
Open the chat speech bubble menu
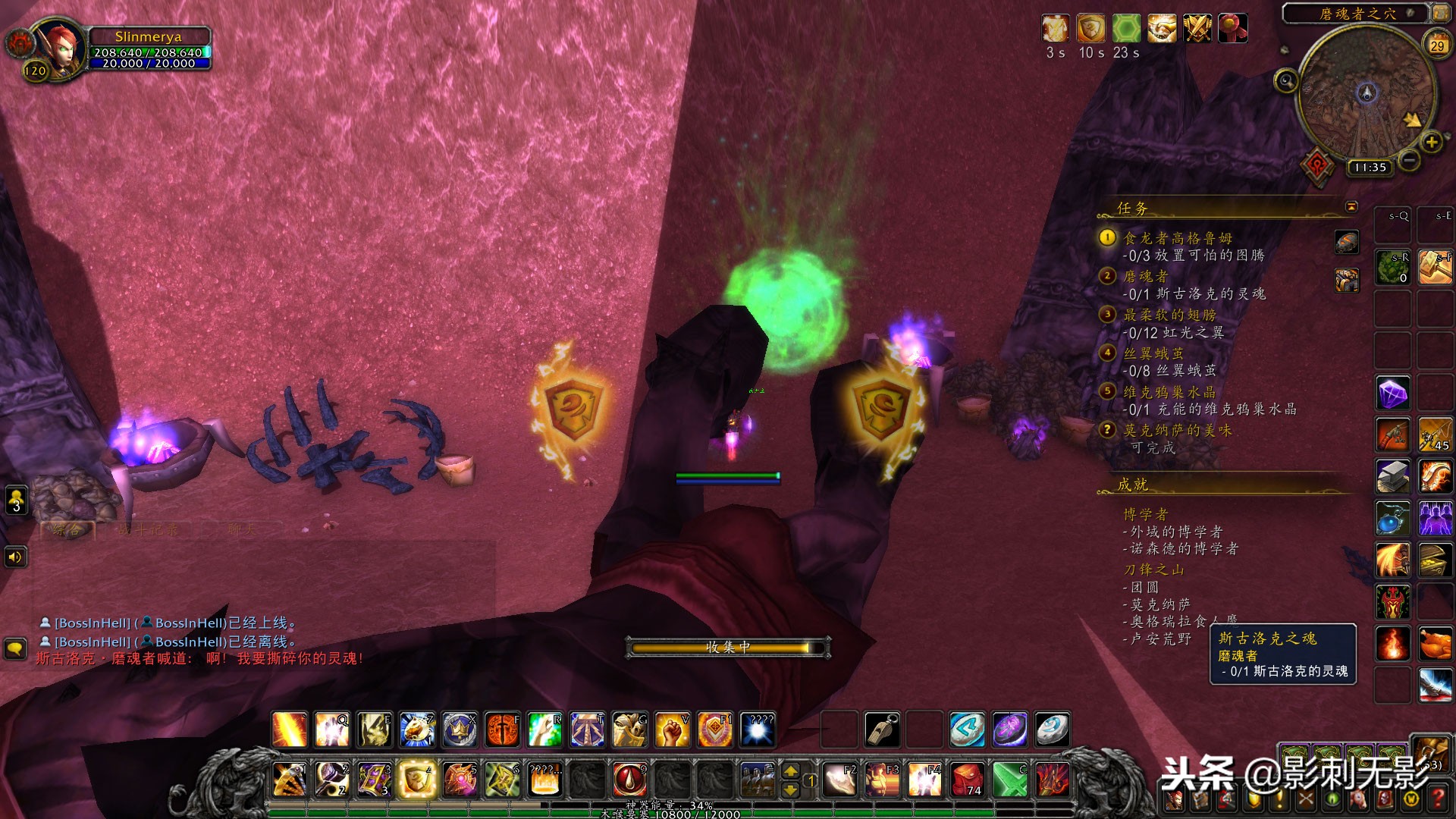tap(16, 648)
